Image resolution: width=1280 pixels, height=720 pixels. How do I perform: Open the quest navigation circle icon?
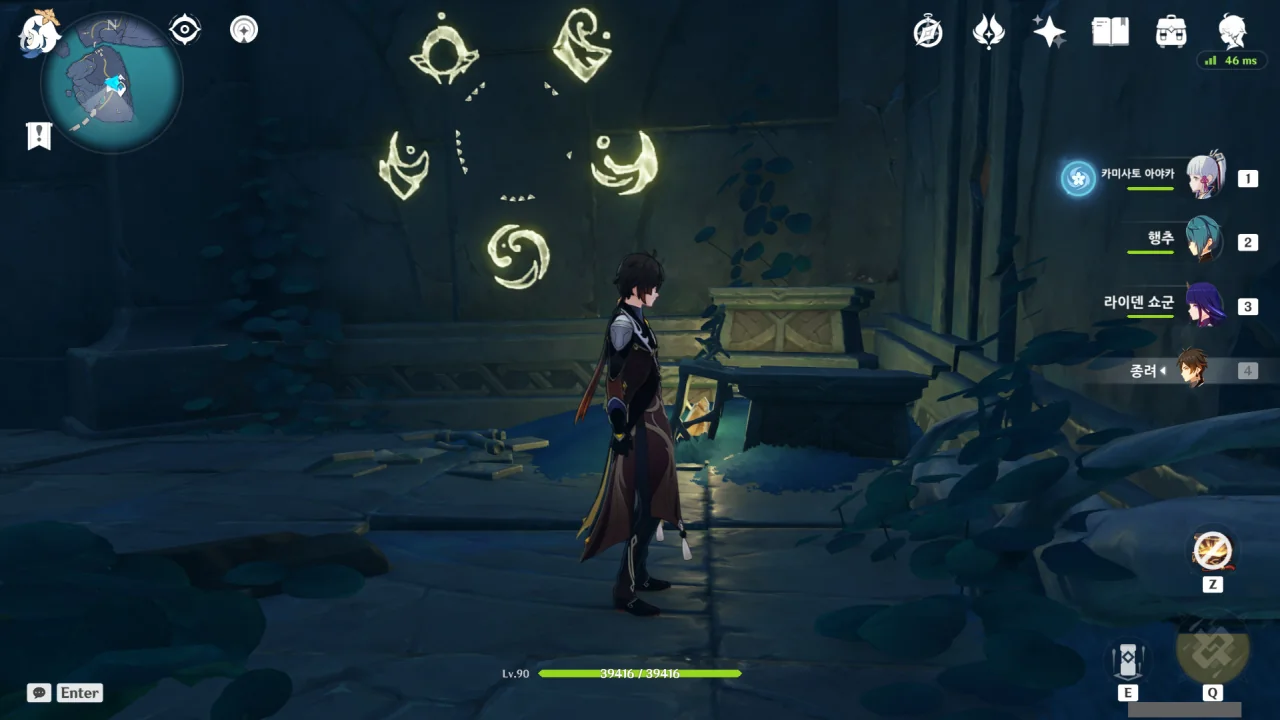(243, 30)
